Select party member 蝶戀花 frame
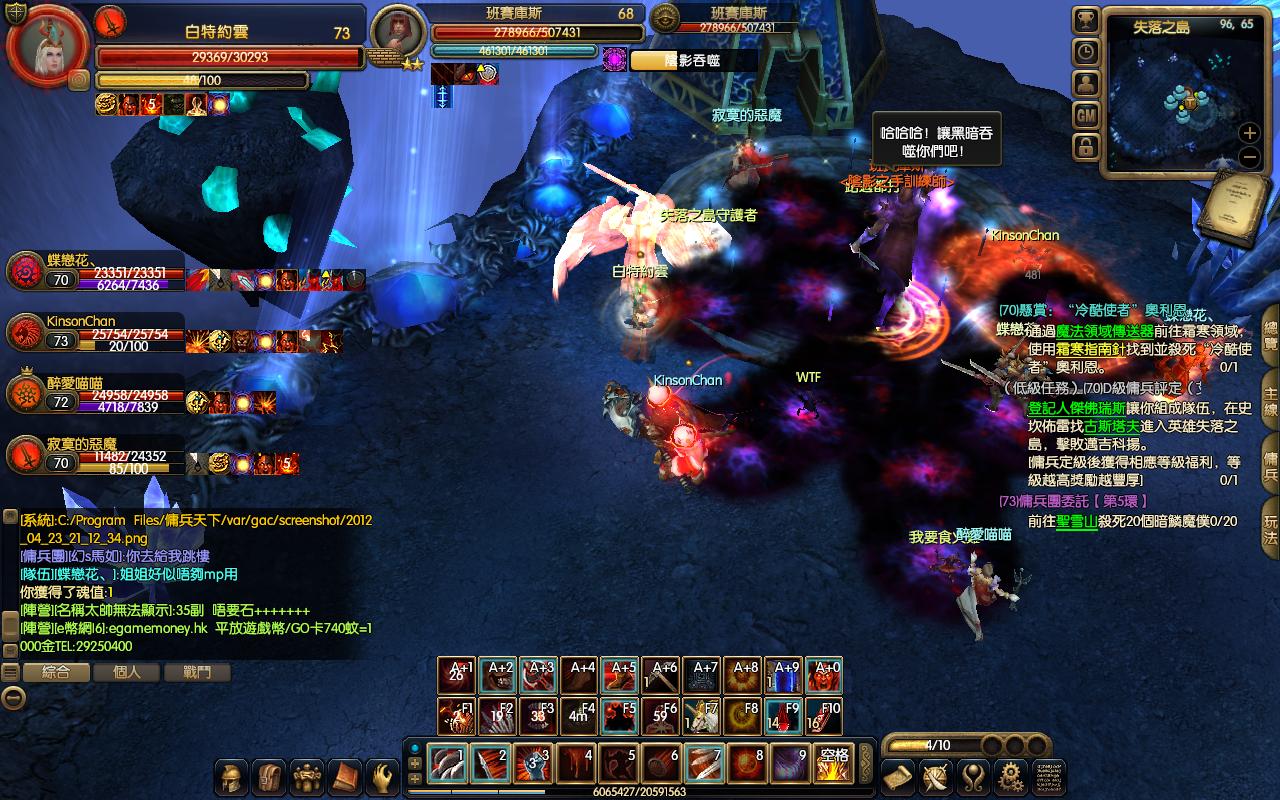The width and height of the screenshot is (1280, 800). (x=95, y=272)
